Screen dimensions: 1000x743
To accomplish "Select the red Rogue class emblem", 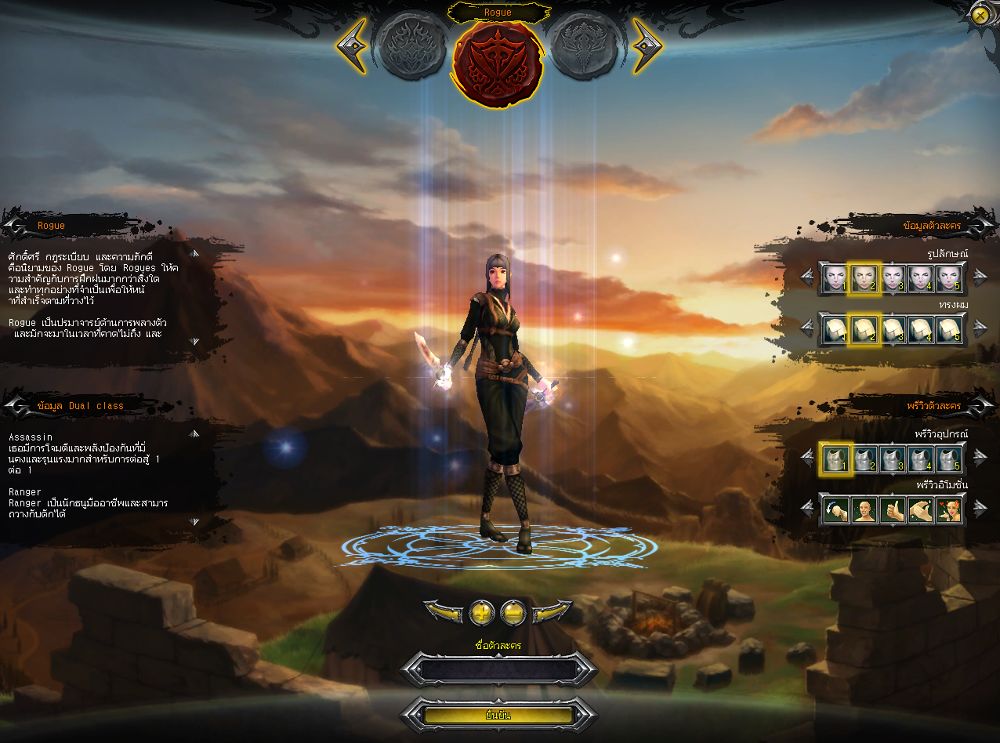I will [x=498, y=56].
